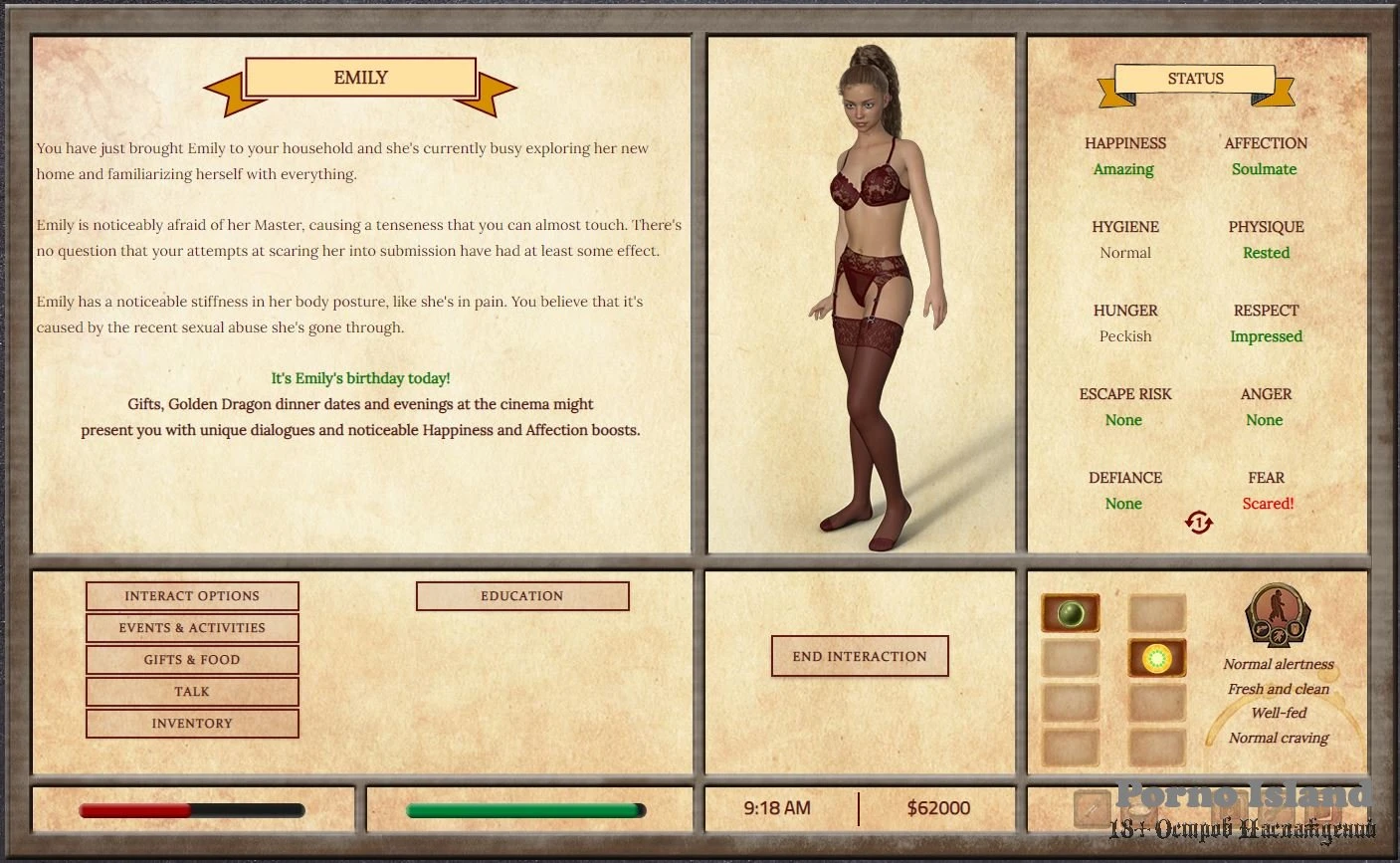Click the End Interaction button

pos(860,657)
